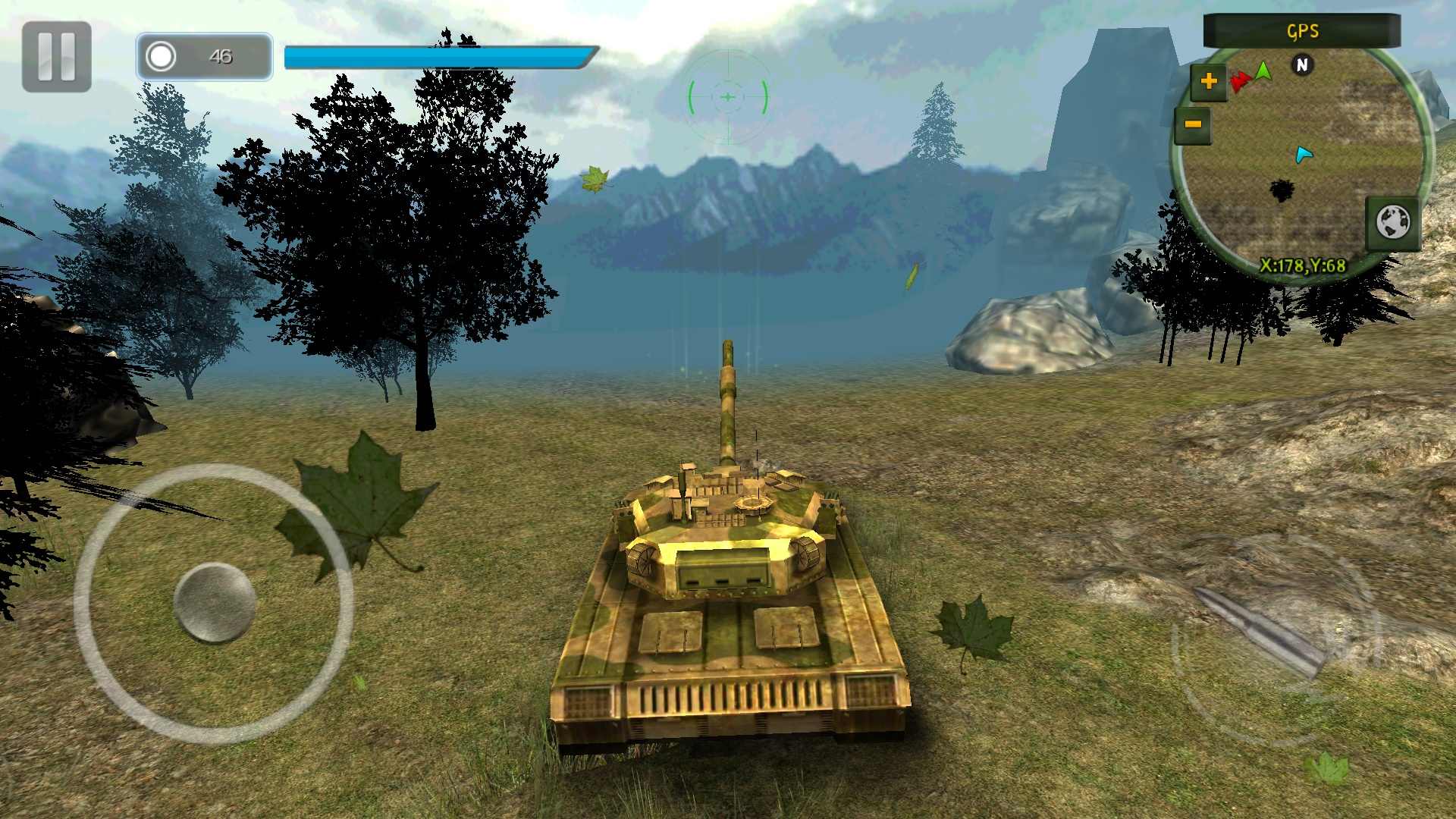Tap the center of the aiming reticle
Screen dimensions: 1456x819
727,97
